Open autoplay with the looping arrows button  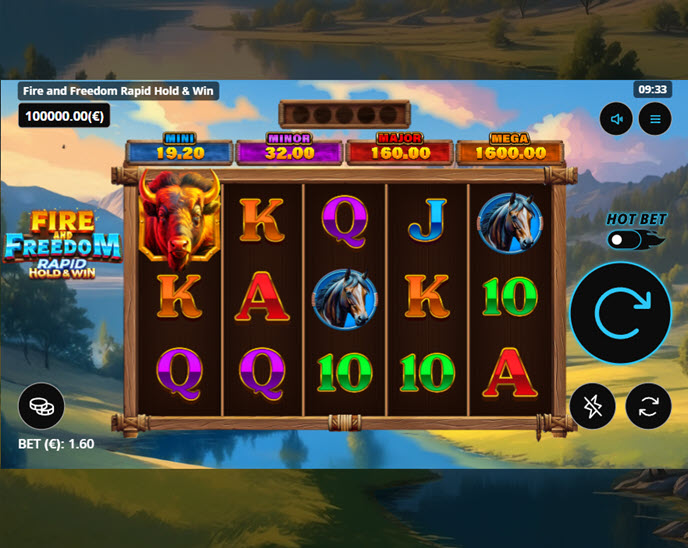point(648,406)
